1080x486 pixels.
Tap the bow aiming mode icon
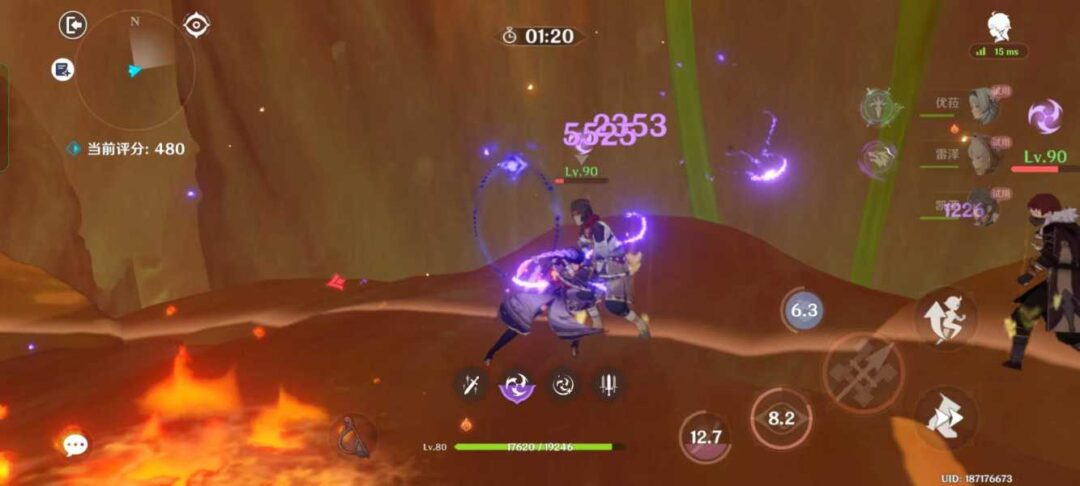(354, 437)
